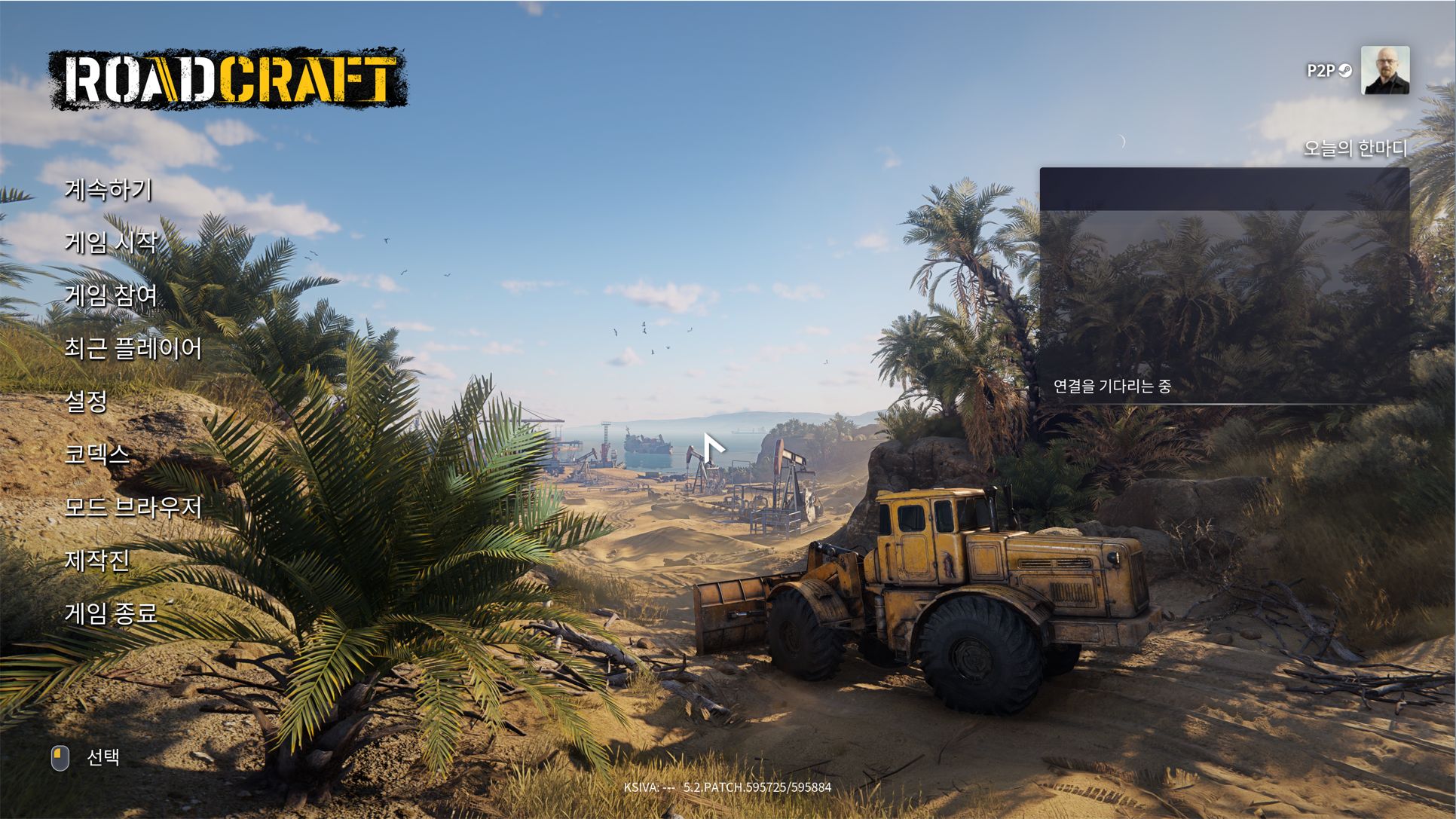This screenshot has height=819, width=1456.
Task: Choose 게임 시작 to start a game
Action: click(111, 243)
